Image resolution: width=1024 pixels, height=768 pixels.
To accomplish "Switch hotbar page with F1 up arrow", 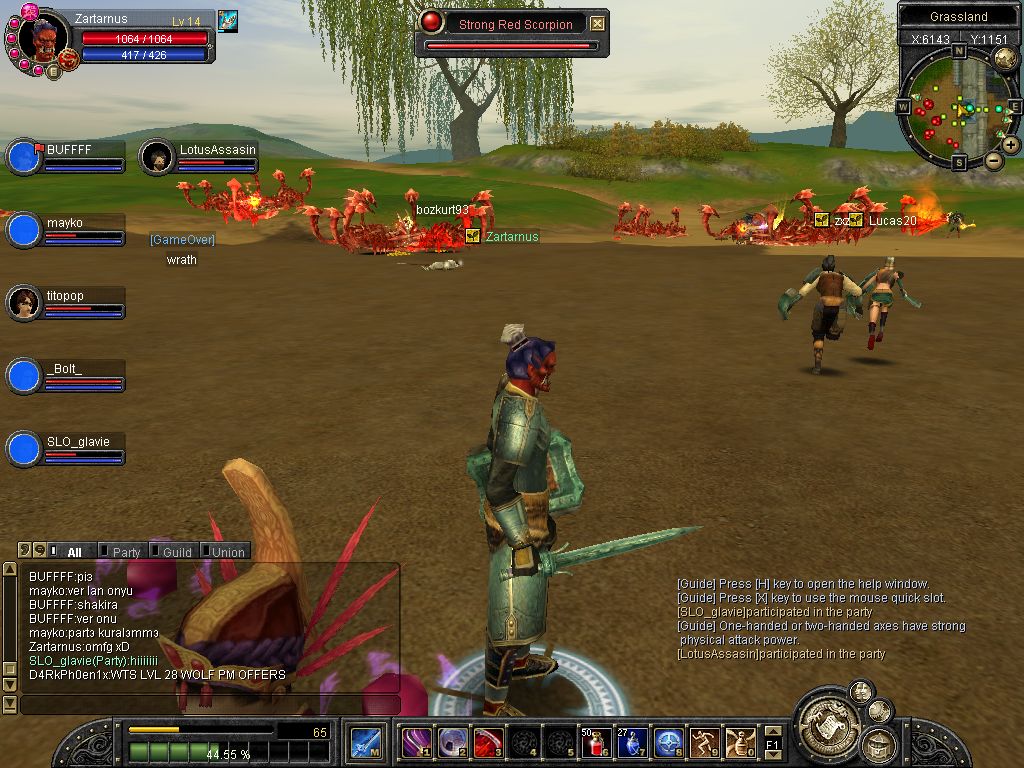I will 772,731.
